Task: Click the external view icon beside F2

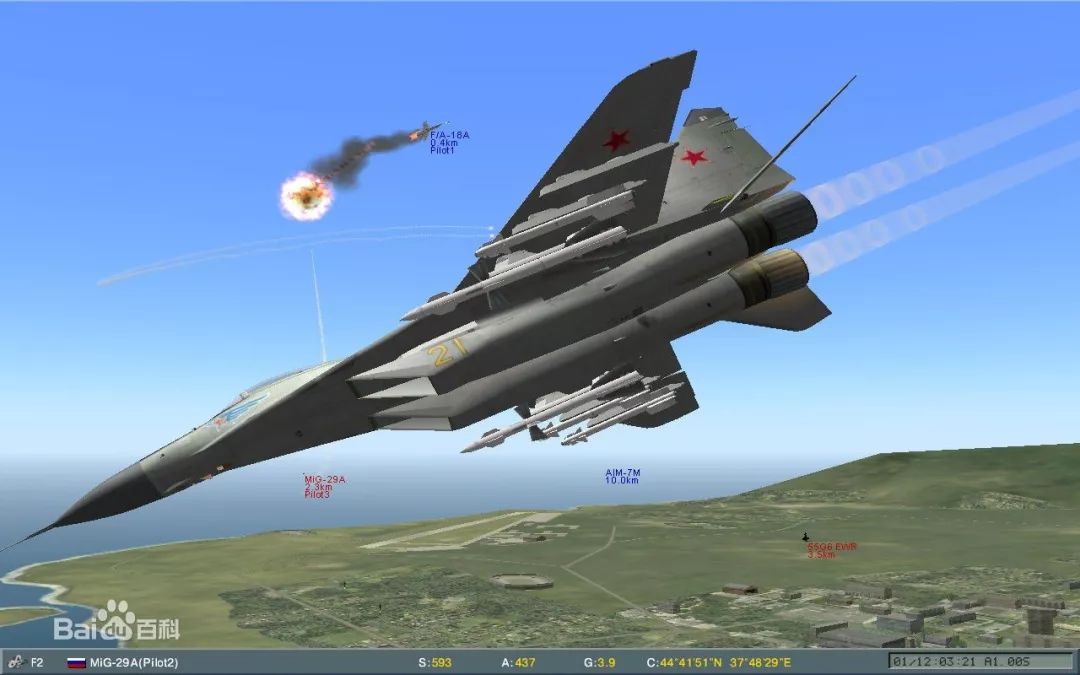Action: click(15, 662)
